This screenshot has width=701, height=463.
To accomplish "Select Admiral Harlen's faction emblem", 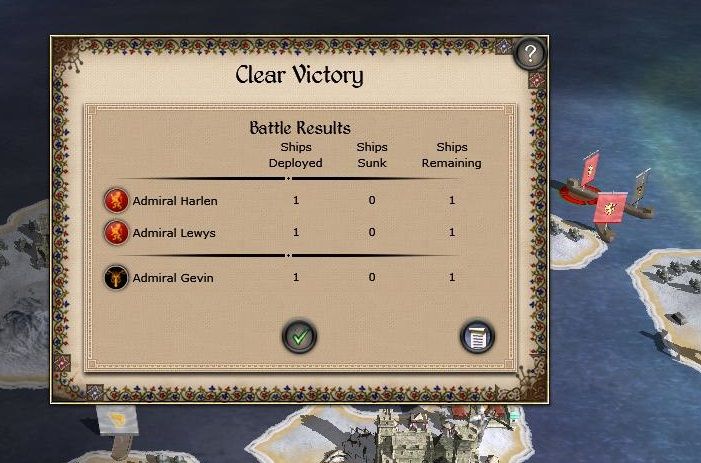I will (117, 200).
